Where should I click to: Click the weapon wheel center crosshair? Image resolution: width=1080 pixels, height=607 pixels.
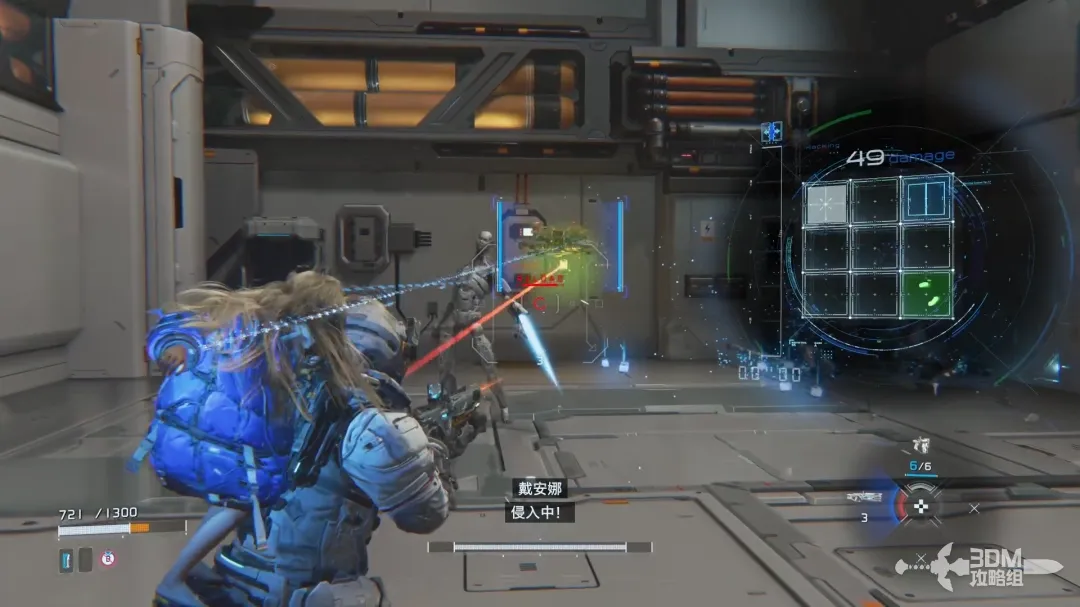click(x=921, y=506)
